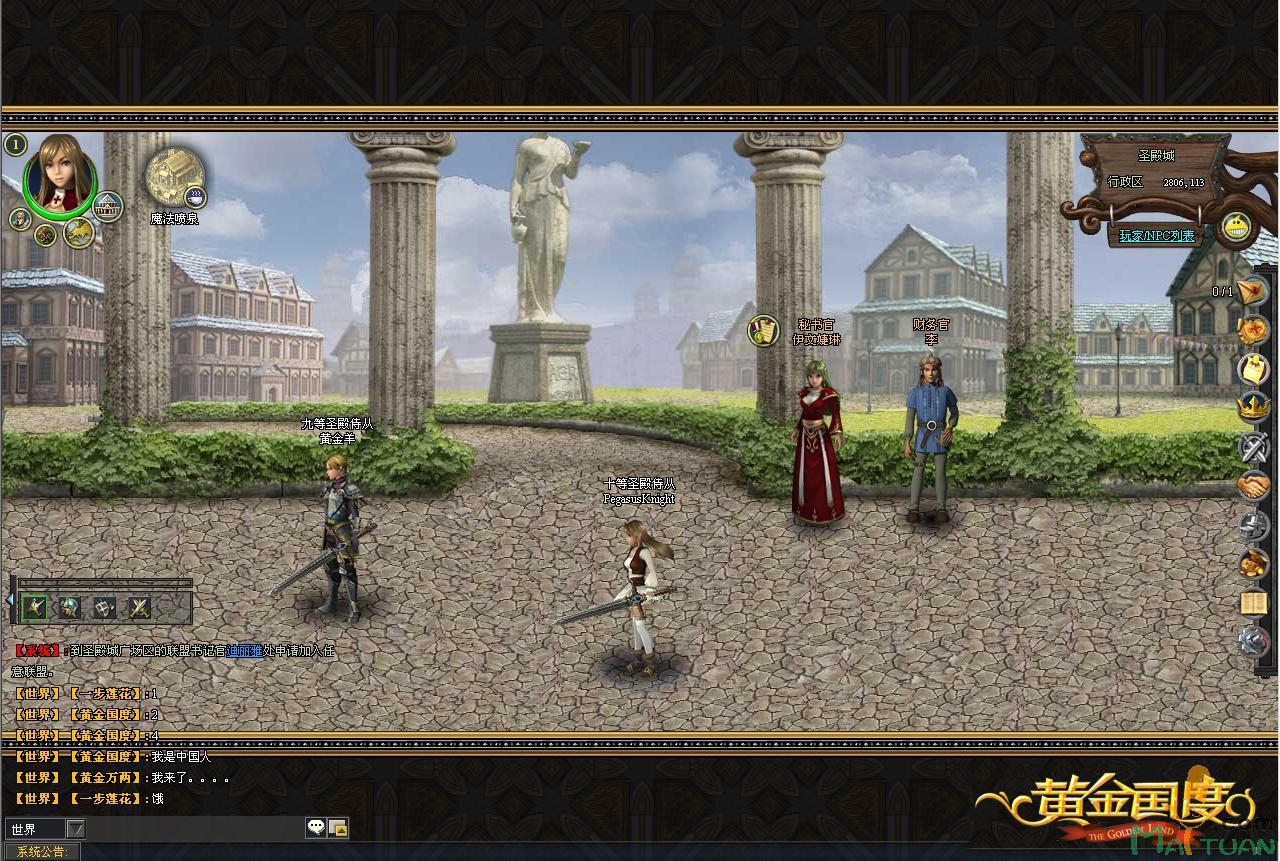Screen dimensions: 1280x861
Task: Open the crossed swords battle icon
Action: click(1253, 447)
